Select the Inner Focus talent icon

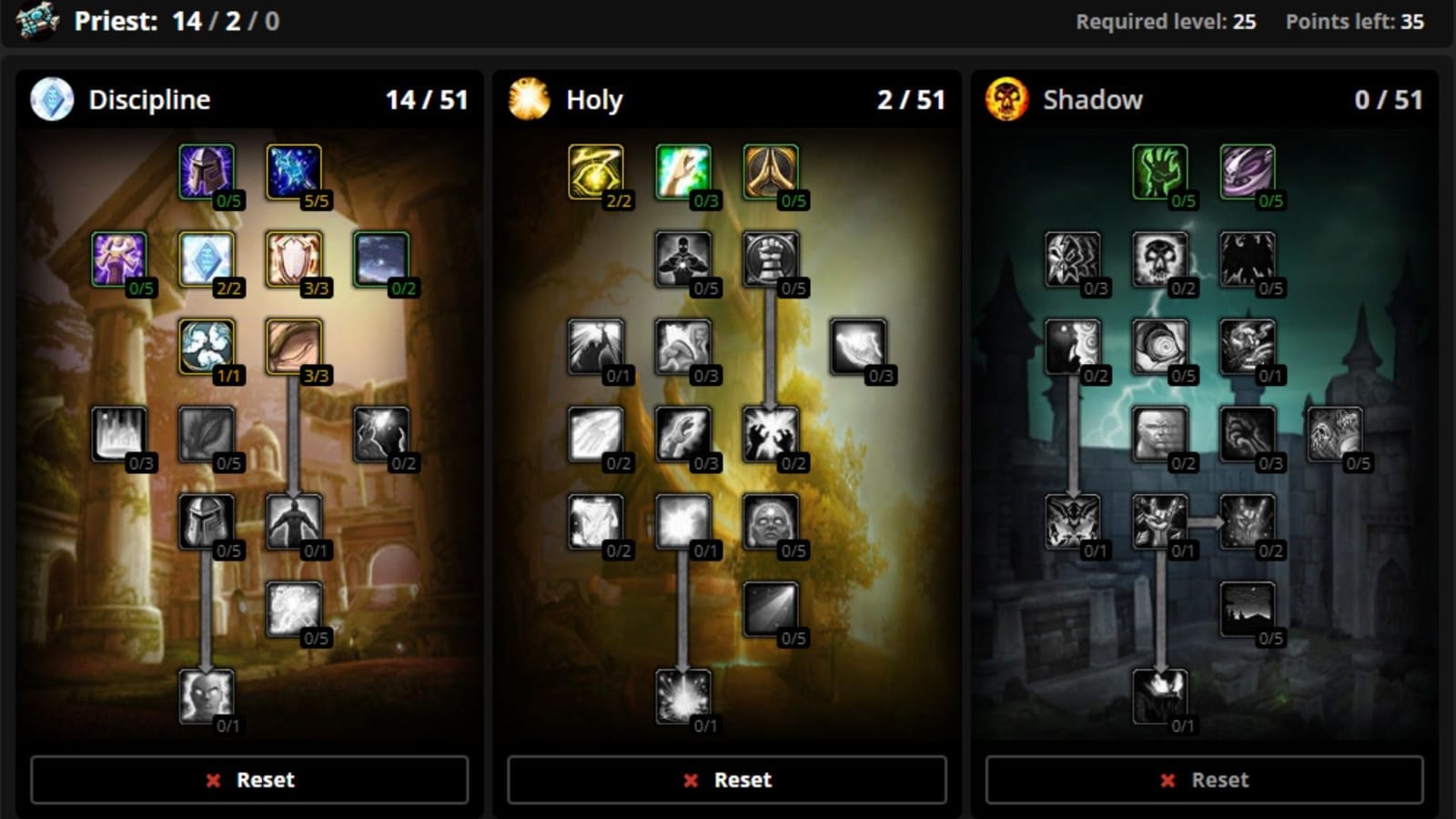pyautogui.click(x=207, y=349)
